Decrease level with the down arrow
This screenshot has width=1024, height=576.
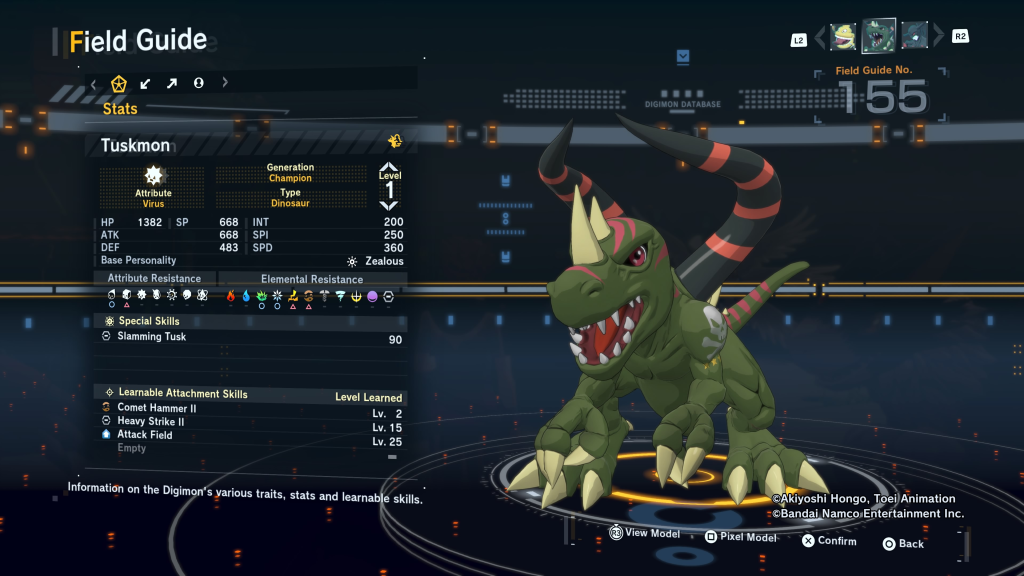click(389, 204)
